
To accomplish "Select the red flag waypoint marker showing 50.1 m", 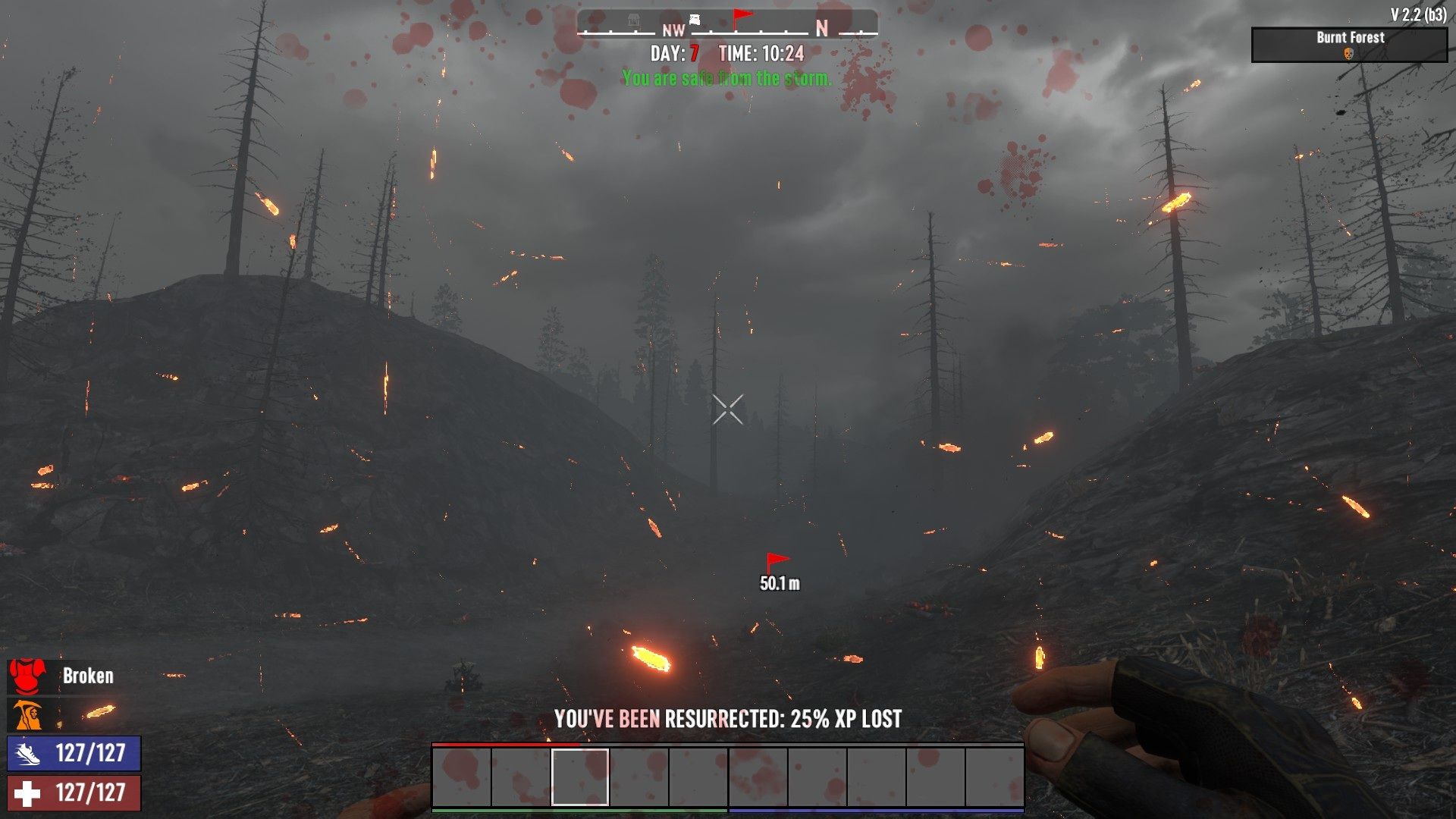I will (x=777, y=563).
